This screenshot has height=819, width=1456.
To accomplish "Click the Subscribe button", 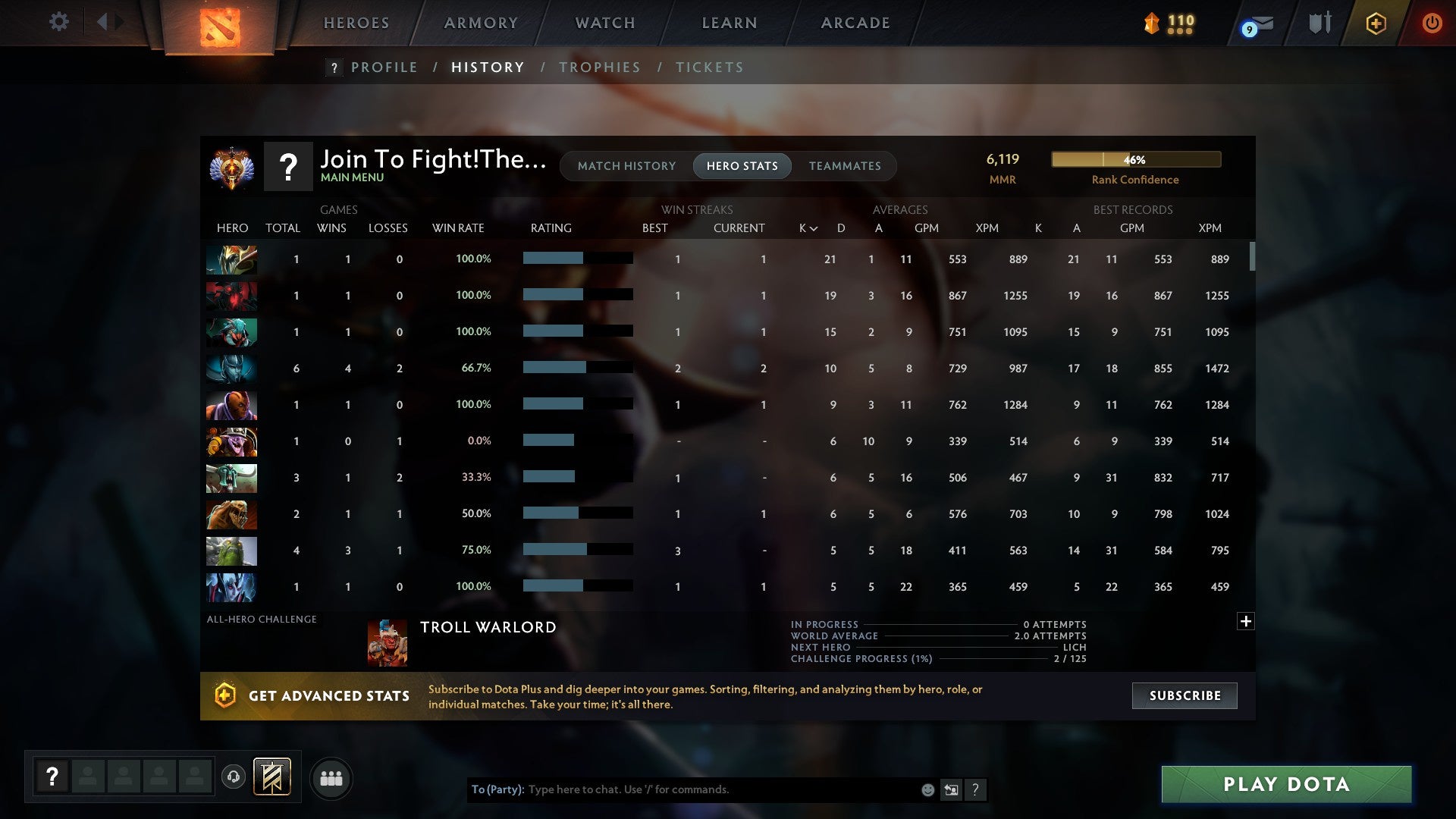I will click(1184, 695).
